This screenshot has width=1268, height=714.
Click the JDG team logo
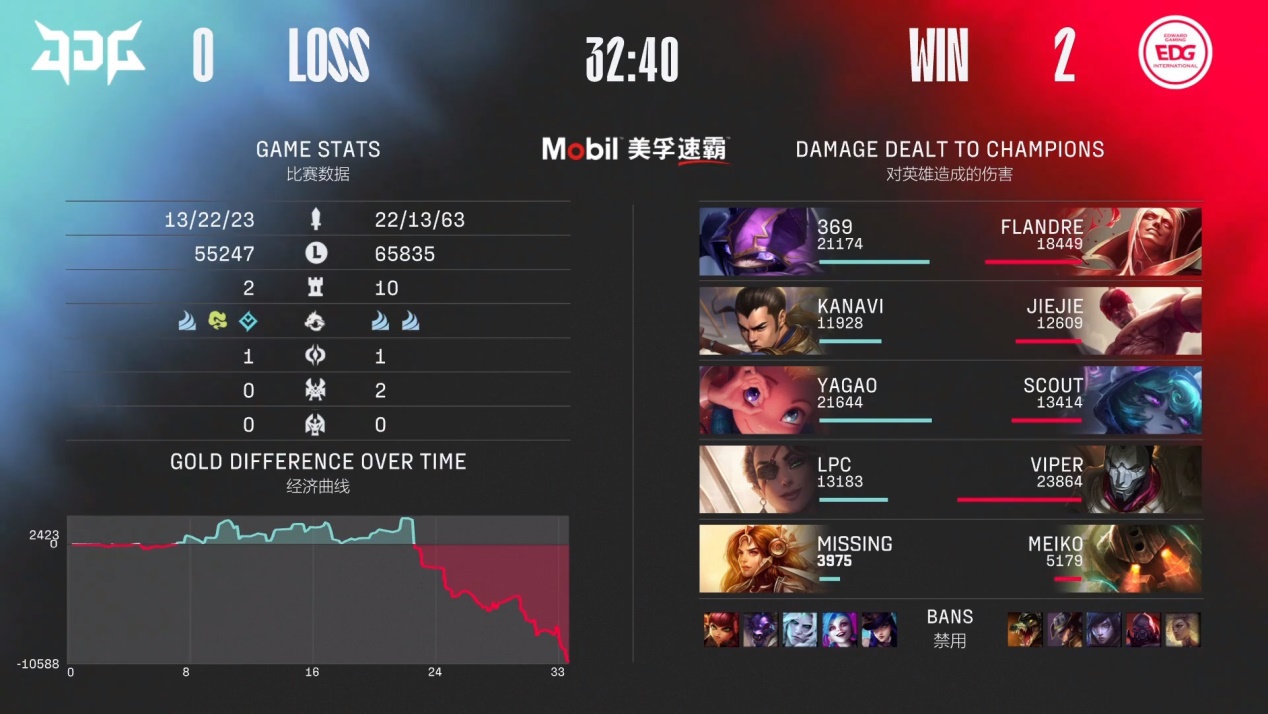tap(88, 53)
